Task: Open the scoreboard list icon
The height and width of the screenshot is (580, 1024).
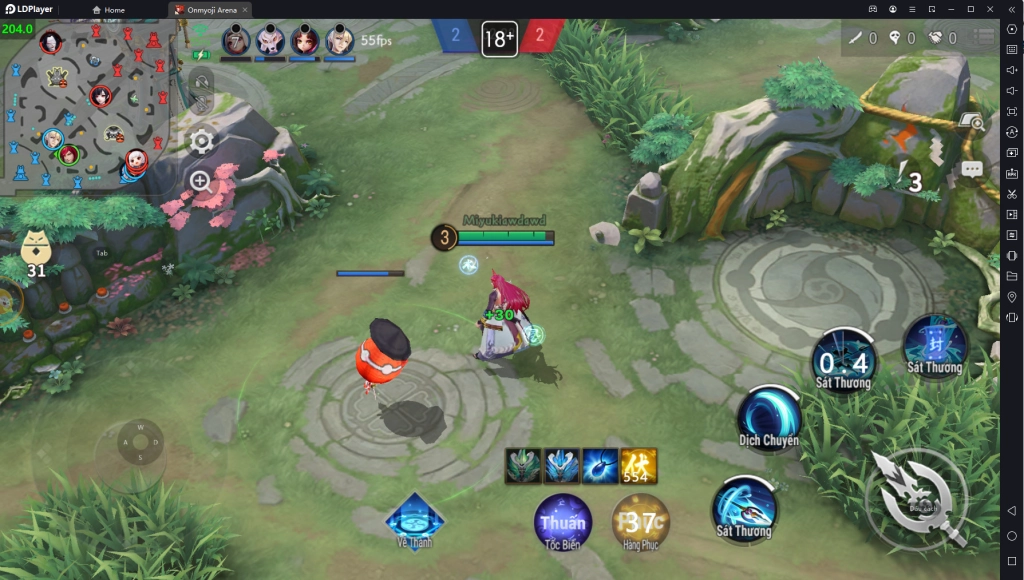Action: tap(987, 38)
